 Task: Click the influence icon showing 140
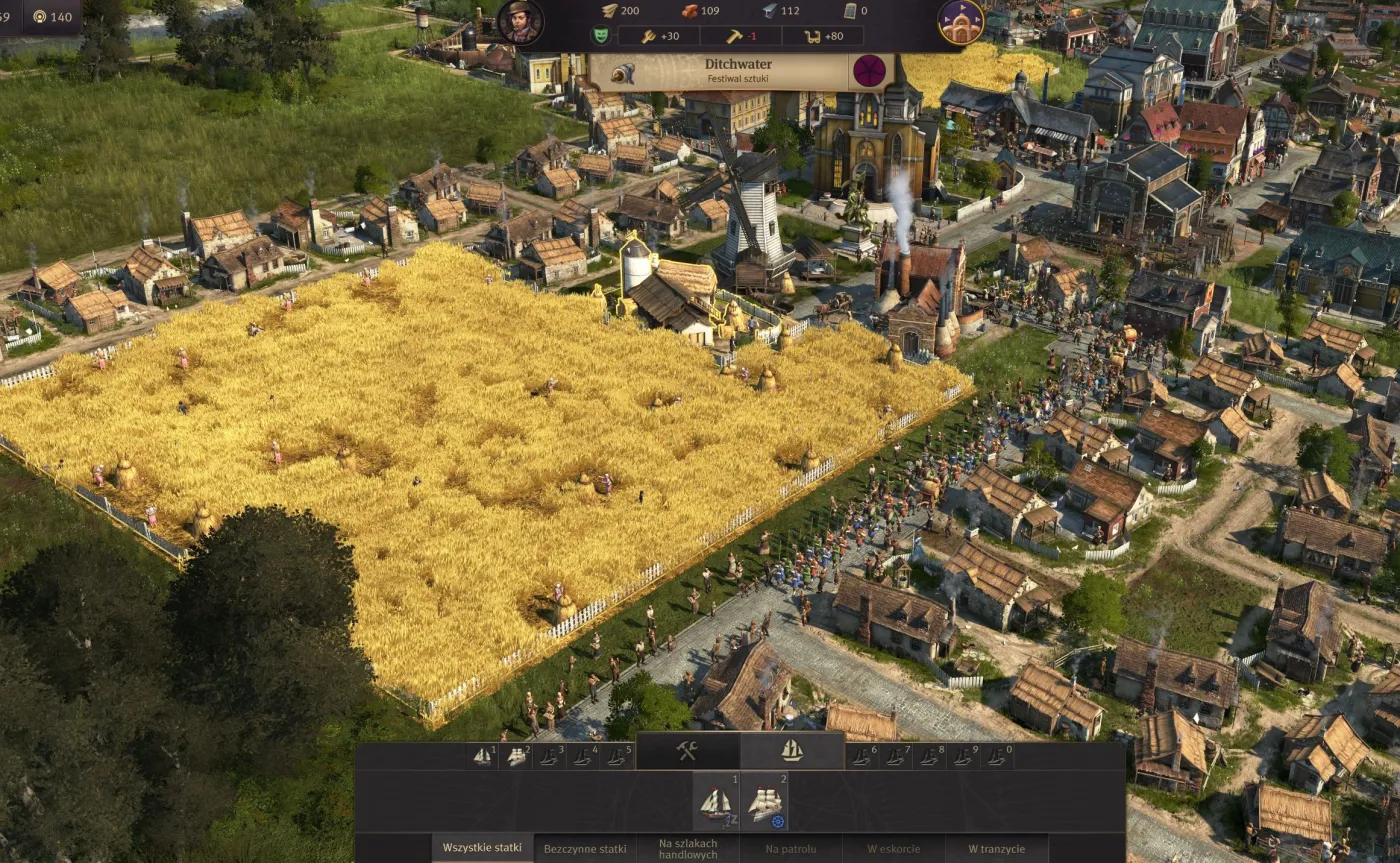(x=38, y=15)
